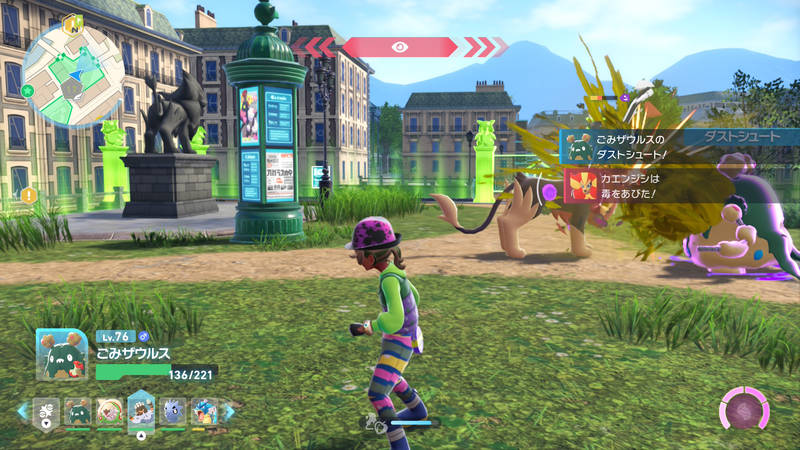Choose the Poké Ball item slot
Image resolution: width=800 pixels, height=450 pixels.
point(44,411)
